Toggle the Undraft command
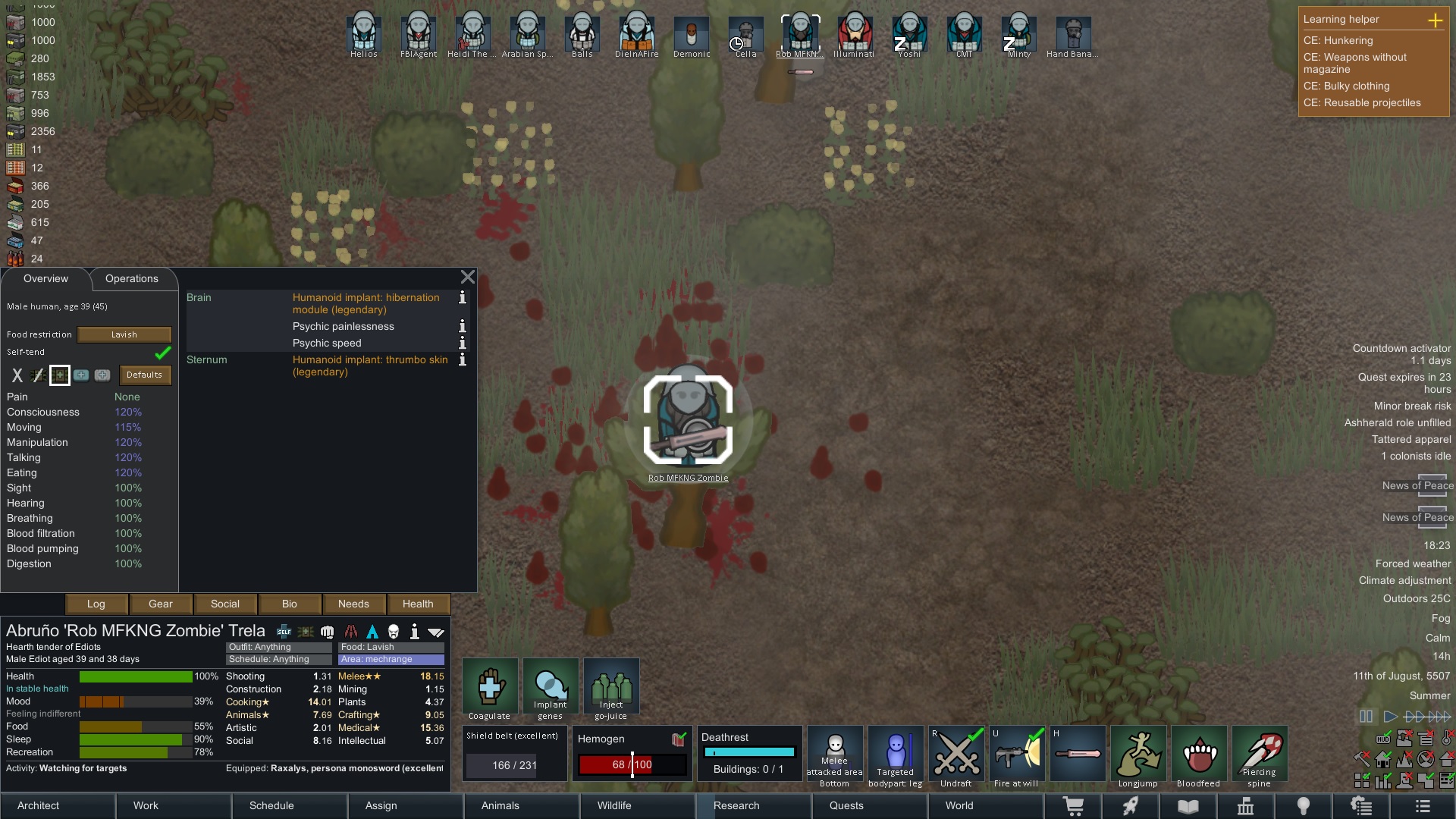Viewport: 1456px width, 819px height. click(x=956, y=755)
